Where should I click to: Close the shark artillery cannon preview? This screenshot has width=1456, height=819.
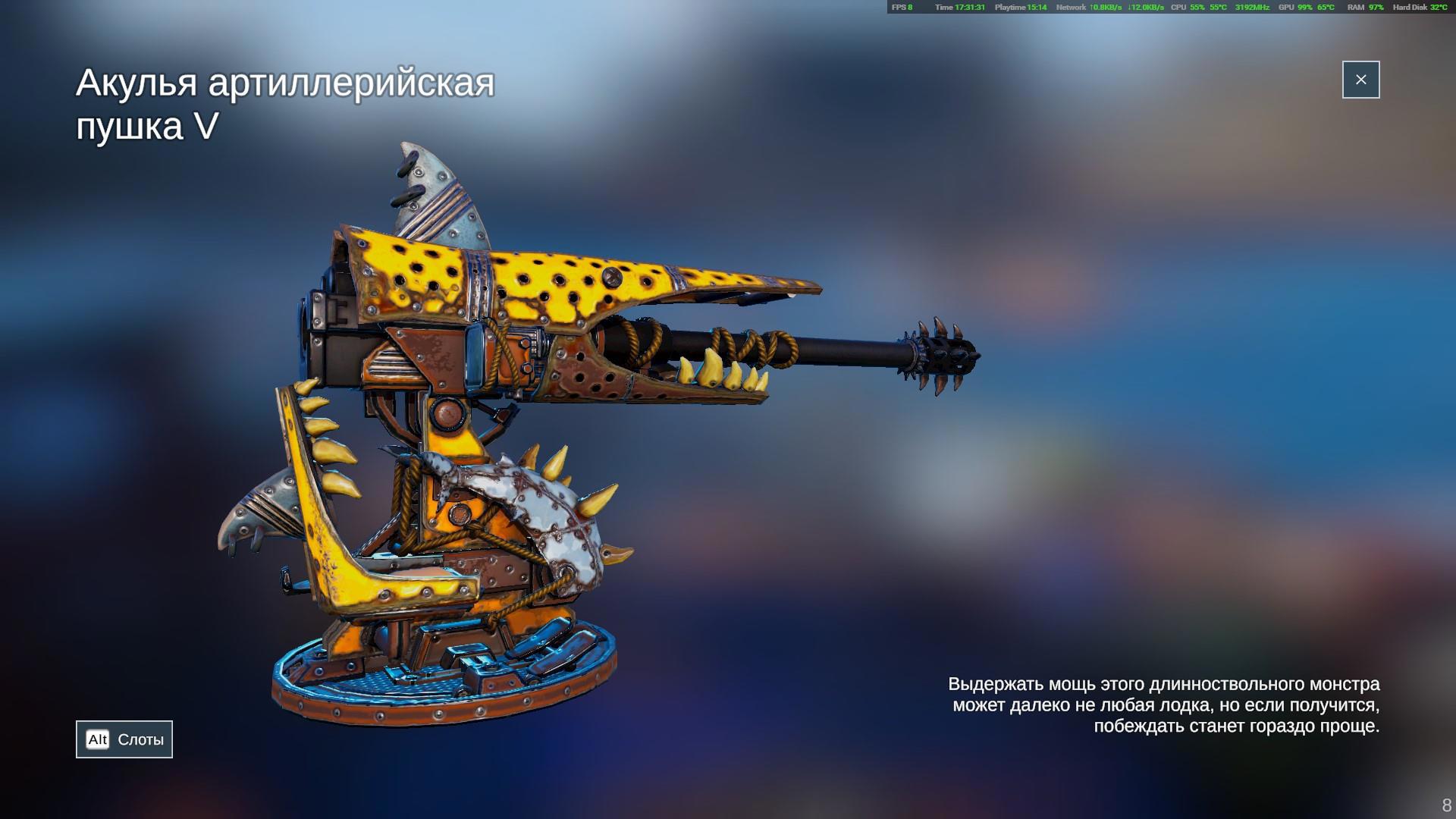(x=1360, y=80)
